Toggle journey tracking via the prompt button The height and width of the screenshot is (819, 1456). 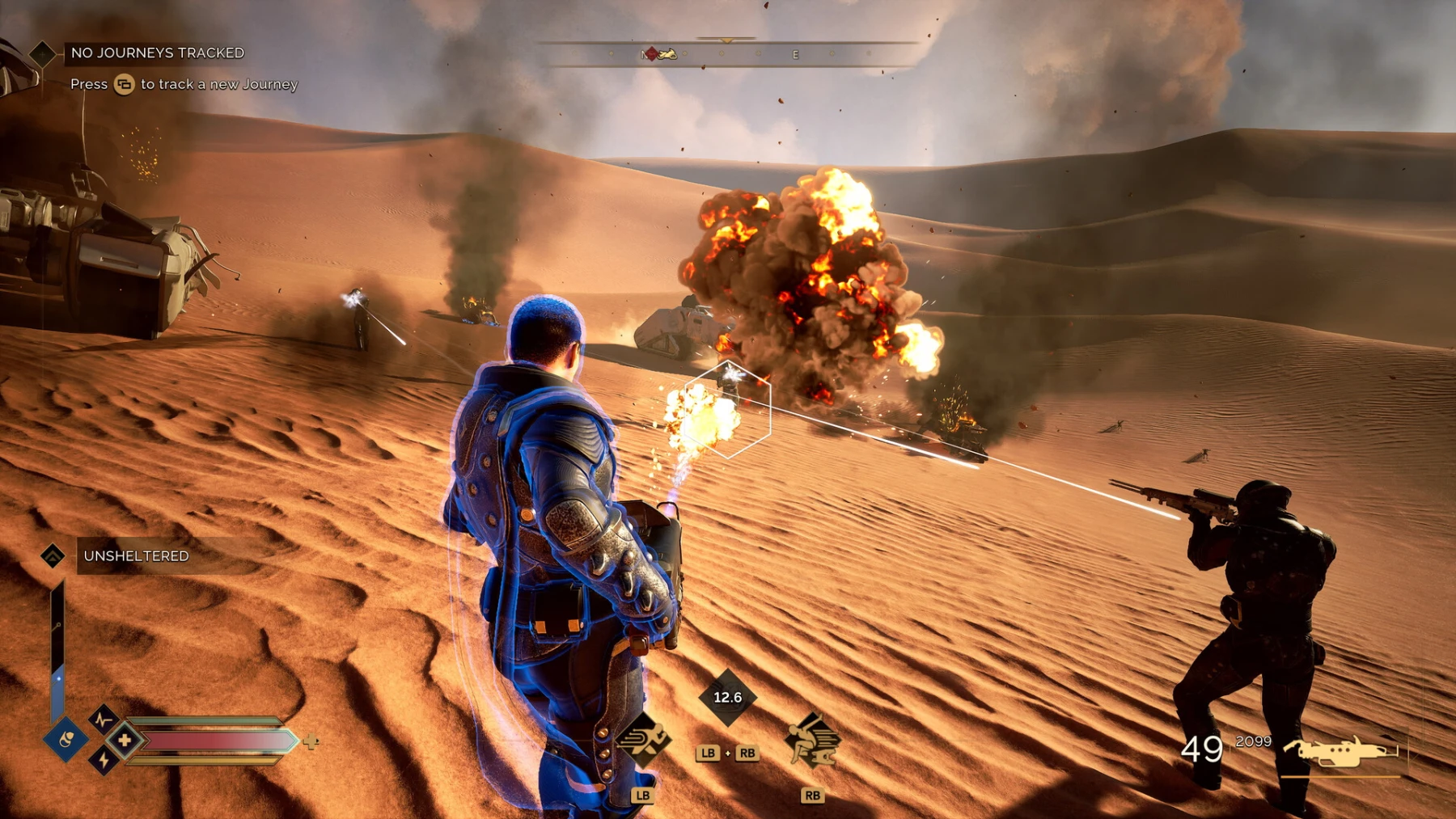tap(124, 84)
